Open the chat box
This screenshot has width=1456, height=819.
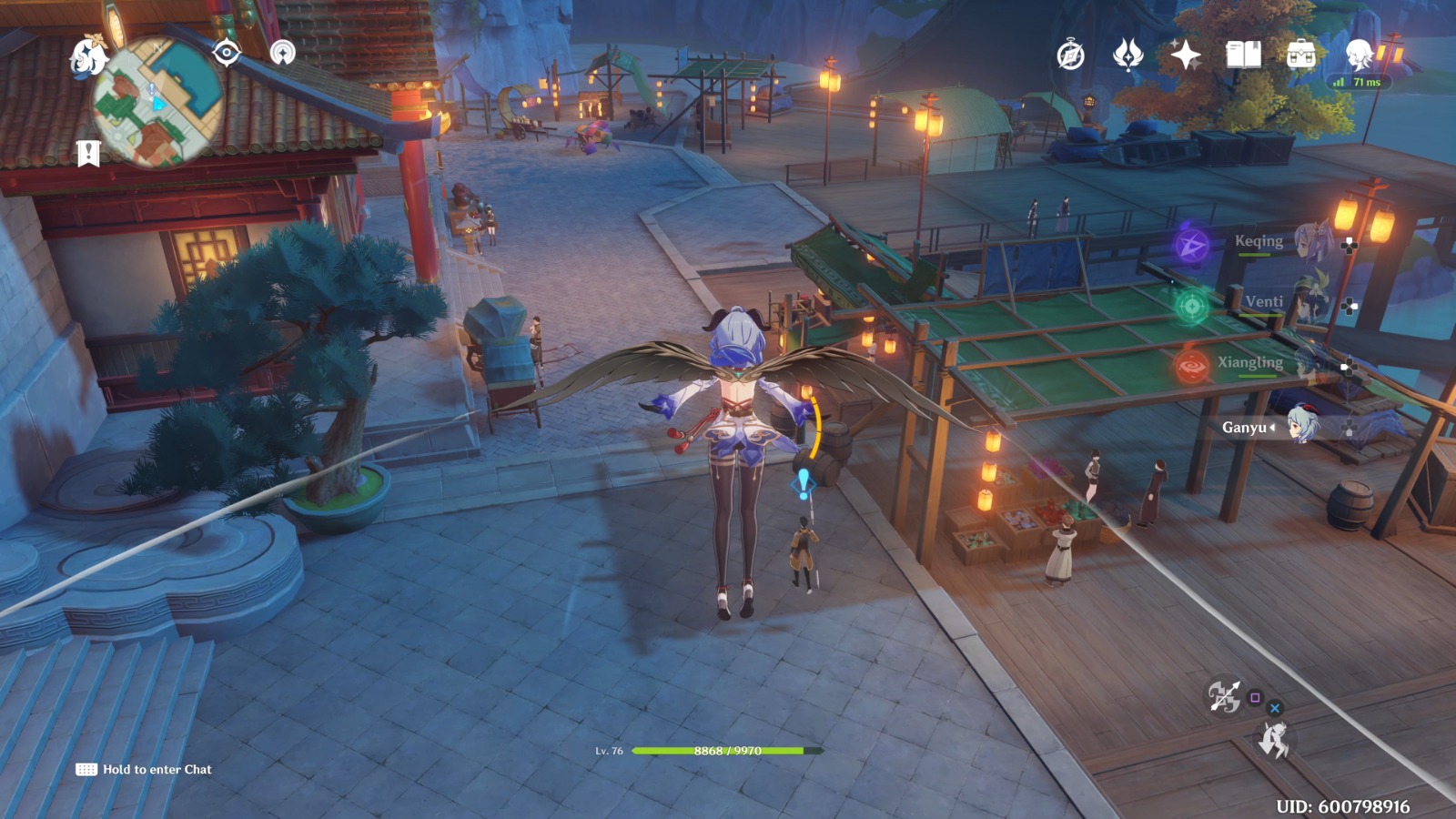pyautogui.click(x=146, y=770)
